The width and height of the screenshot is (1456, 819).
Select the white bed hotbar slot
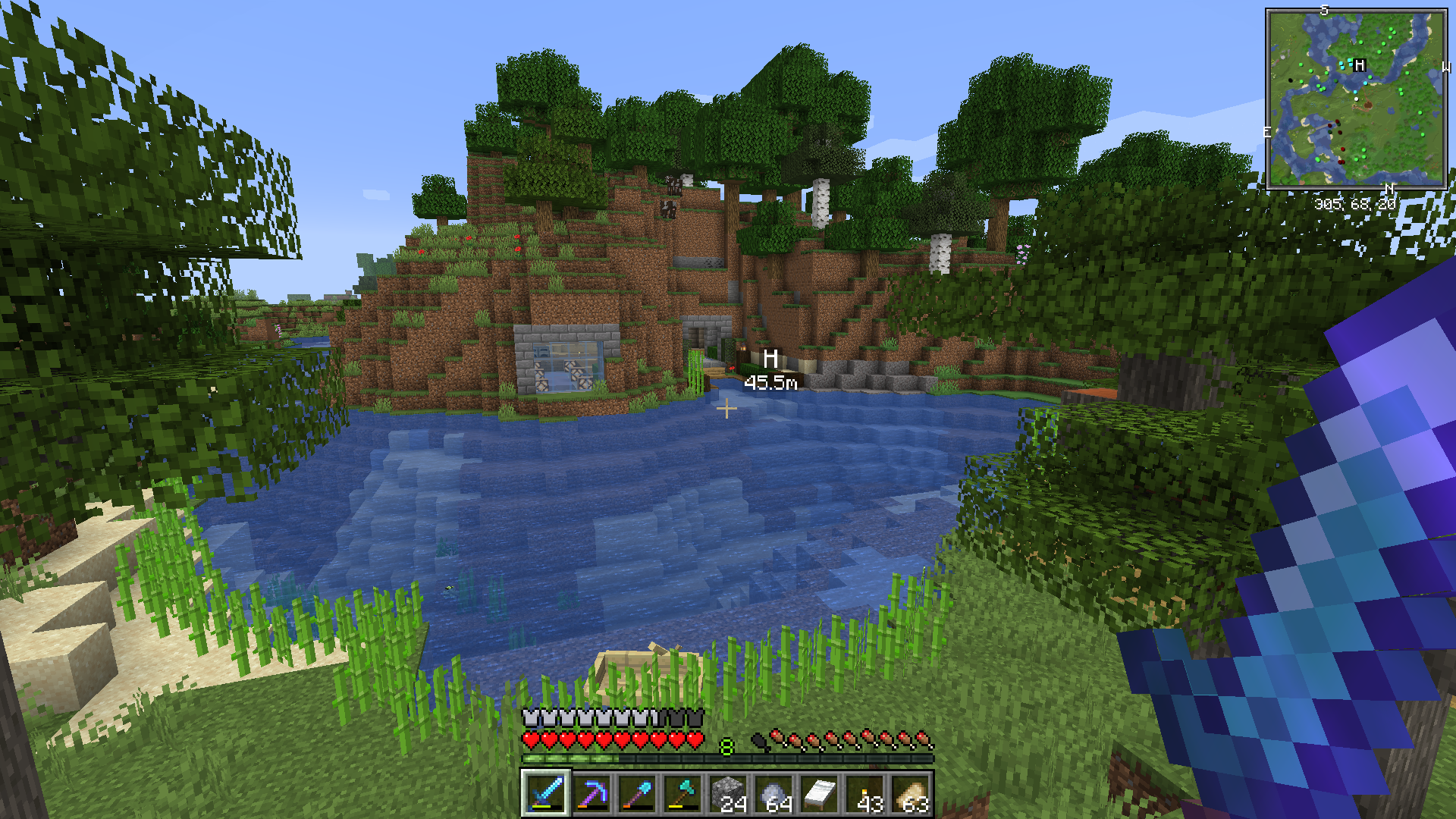click(819, 794)
